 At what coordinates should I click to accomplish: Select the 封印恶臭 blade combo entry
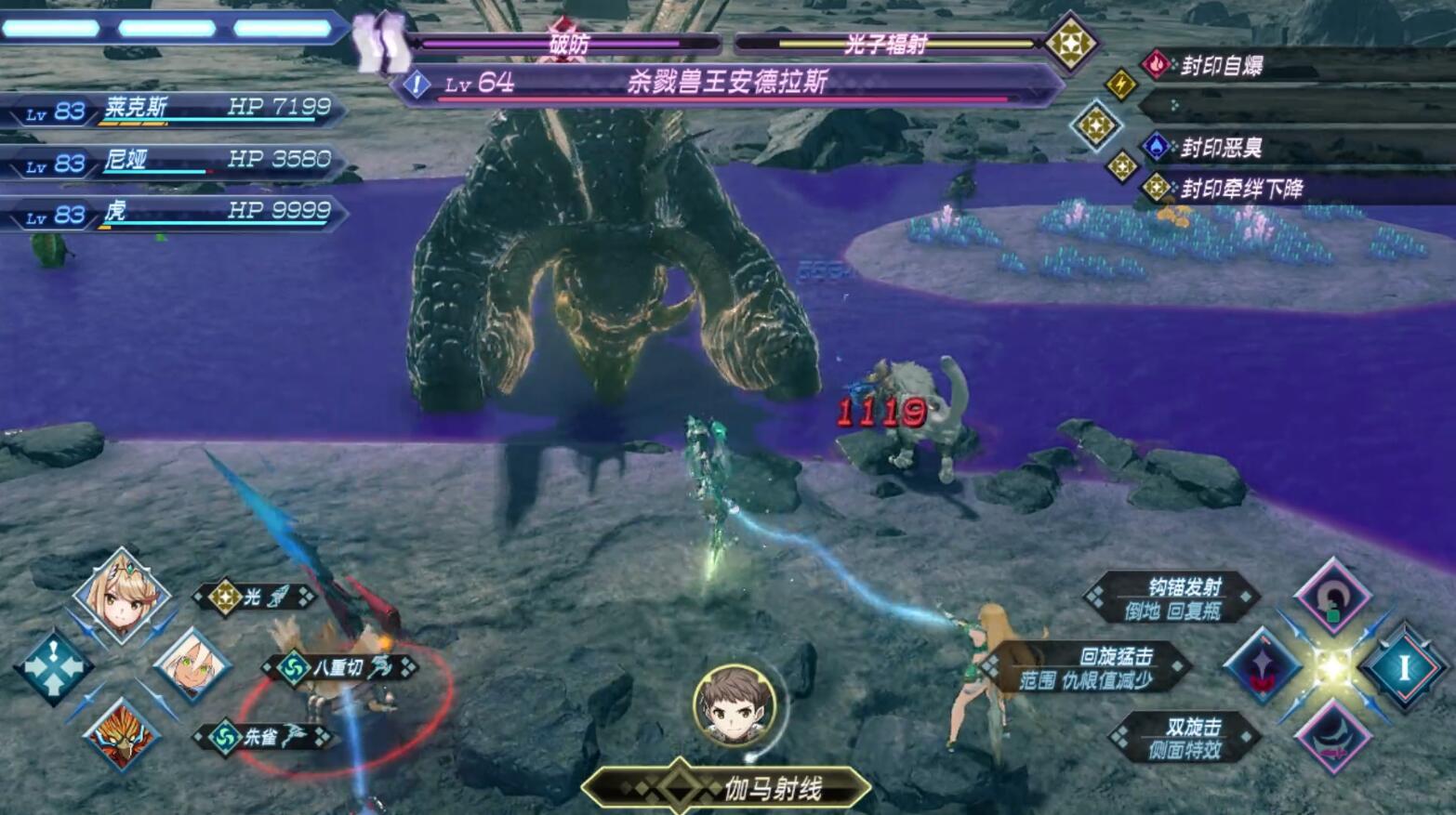tap(1222, 148)
